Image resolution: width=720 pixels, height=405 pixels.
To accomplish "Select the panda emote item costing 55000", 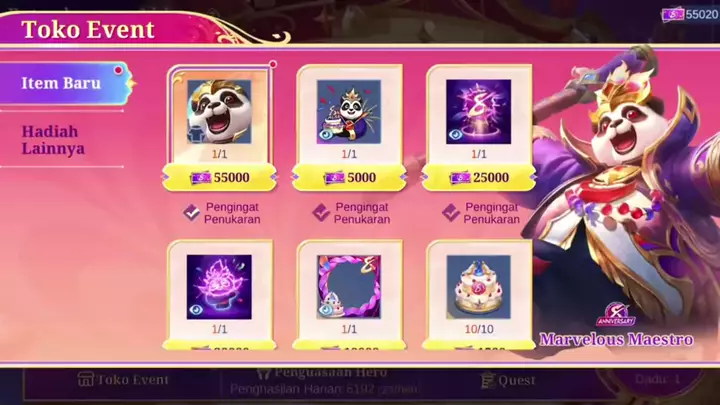I will [x=218, y=112].
